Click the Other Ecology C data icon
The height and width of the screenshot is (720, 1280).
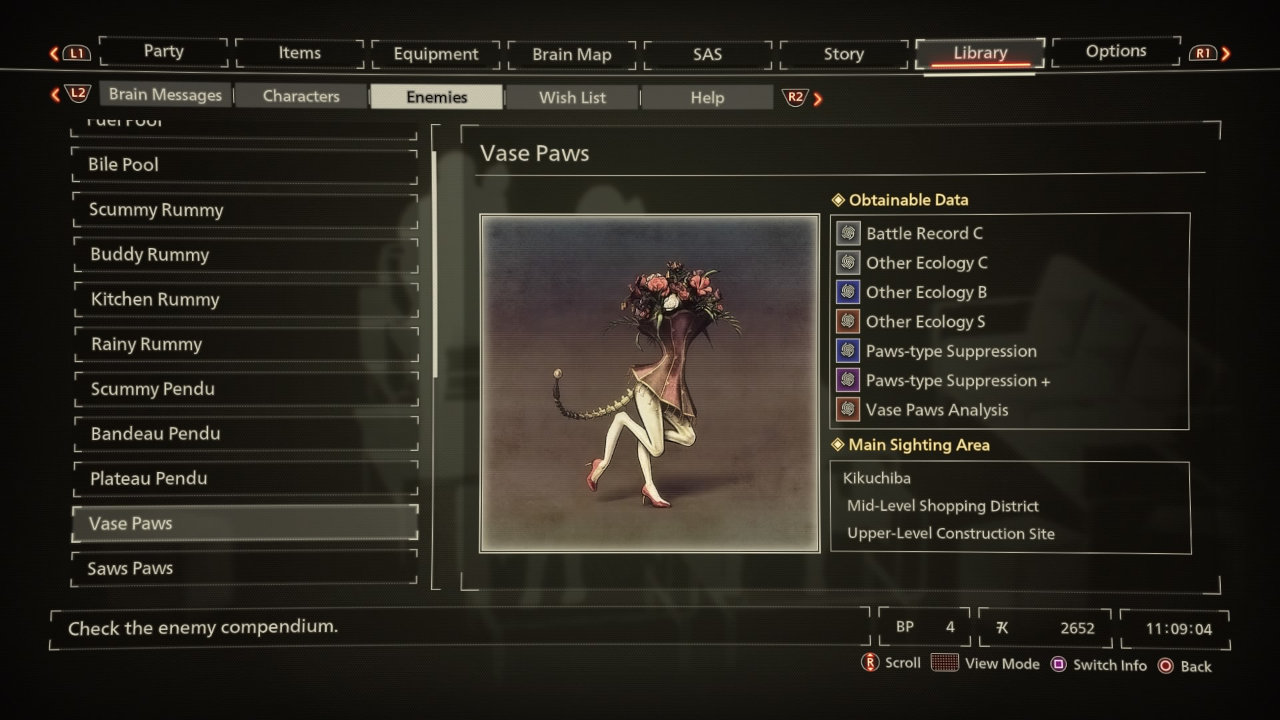(848, 262)
